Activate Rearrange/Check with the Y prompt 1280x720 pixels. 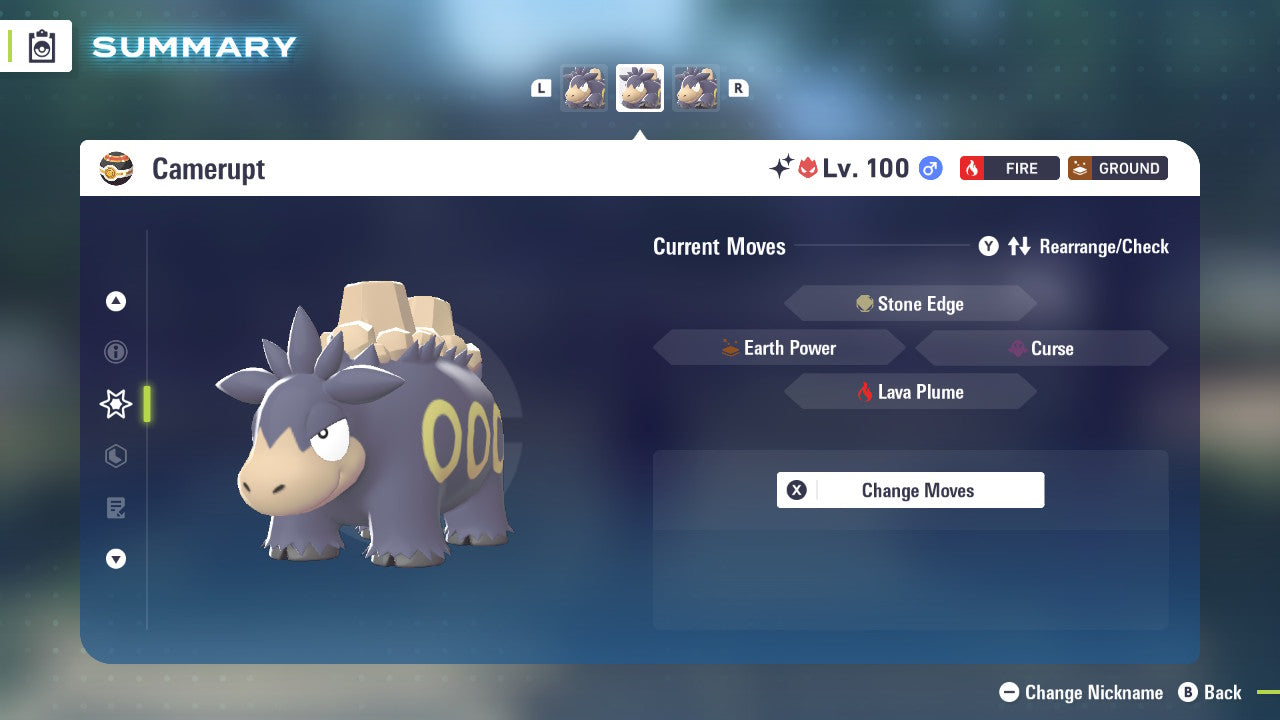(988, 246)
